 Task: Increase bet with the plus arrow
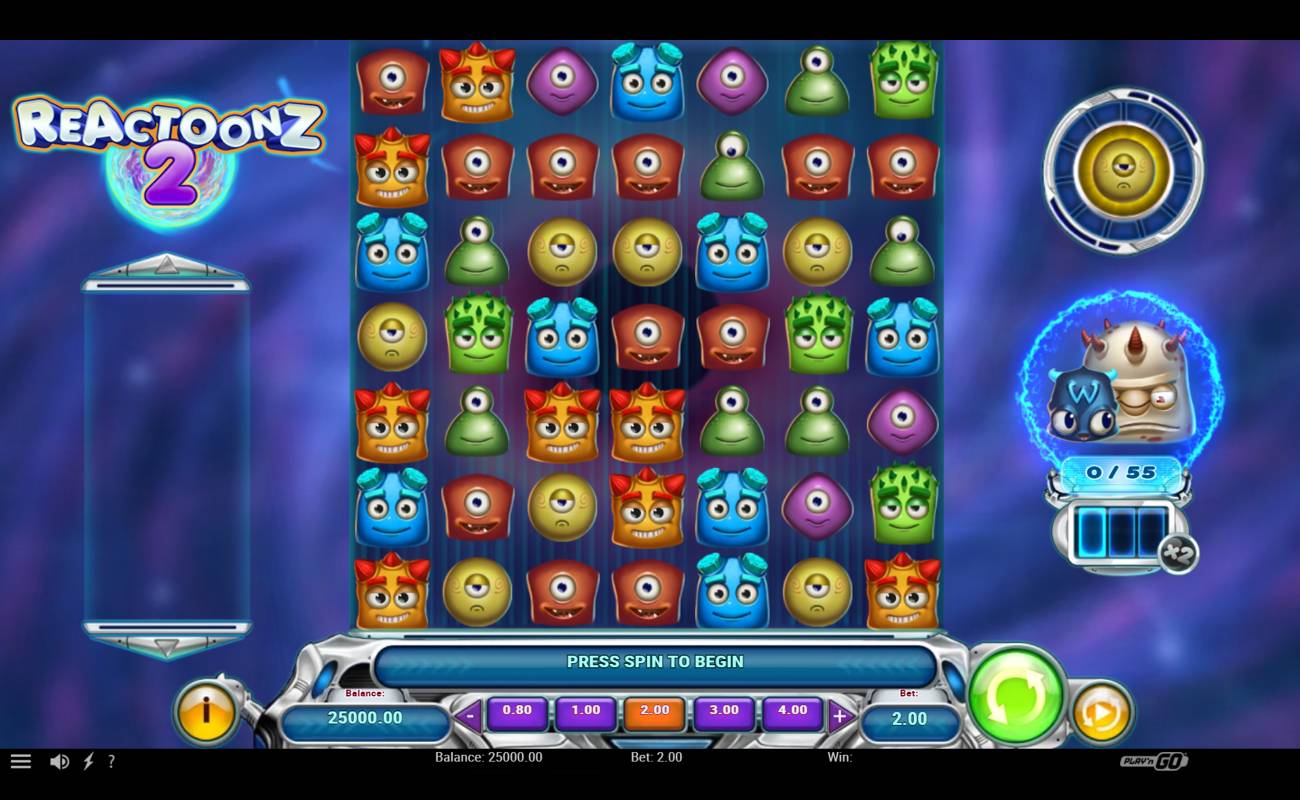tap(838, 713)
